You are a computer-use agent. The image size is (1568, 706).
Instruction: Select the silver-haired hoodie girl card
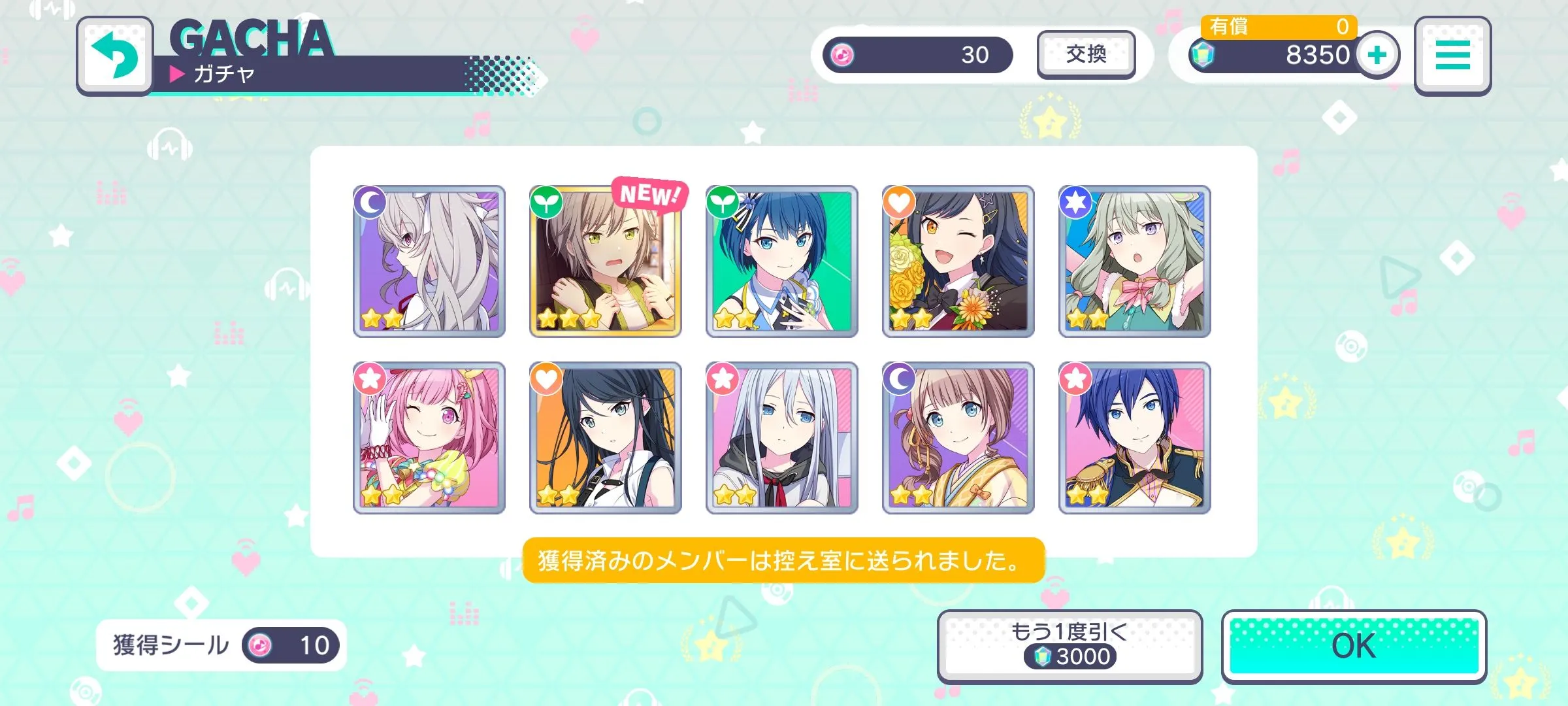tap(781, 438)
